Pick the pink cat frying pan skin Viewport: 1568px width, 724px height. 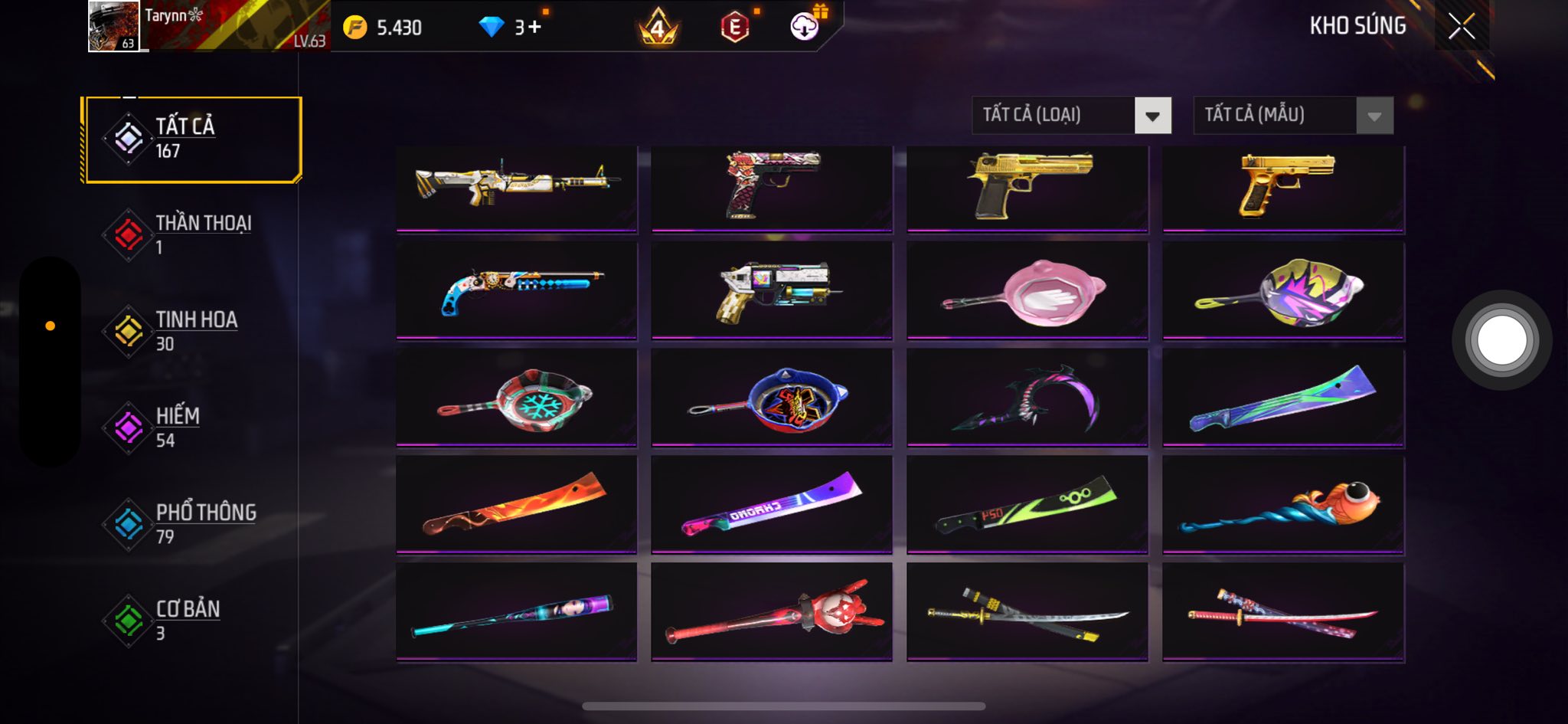click(1027, 291)
